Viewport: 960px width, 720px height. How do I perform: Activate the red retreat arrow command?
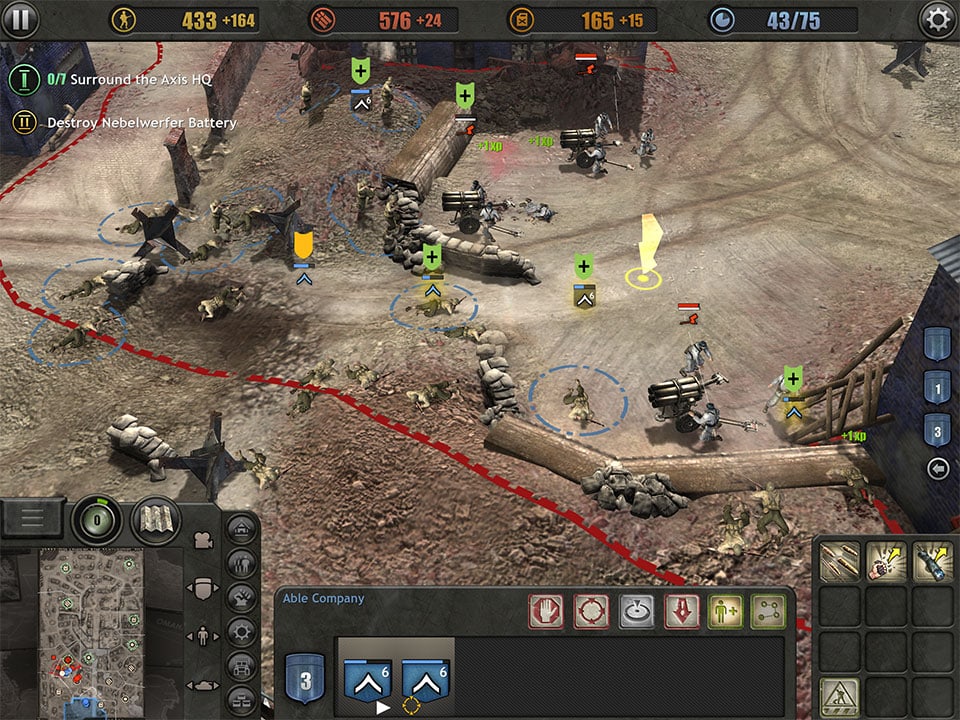click(682, 610)
